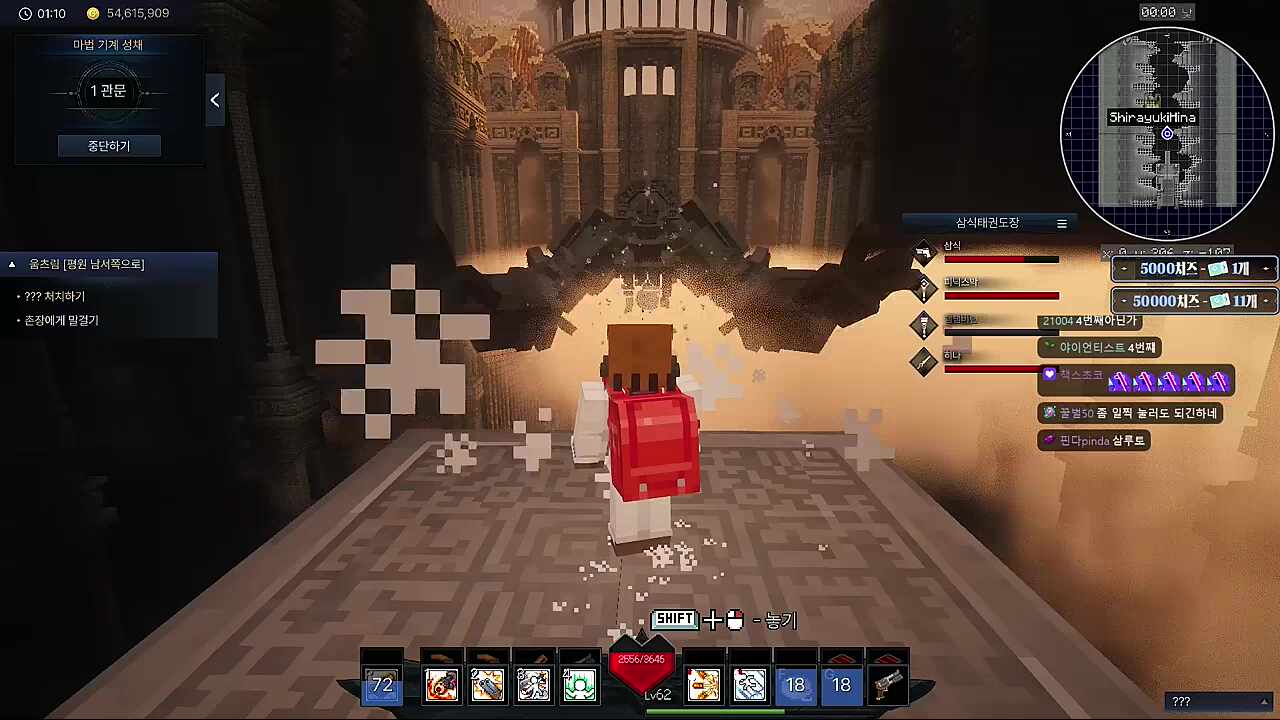Select the 촌장에게 말걸기 quest objective
The image size is (1280, 720).
click(x=61, y=321)
